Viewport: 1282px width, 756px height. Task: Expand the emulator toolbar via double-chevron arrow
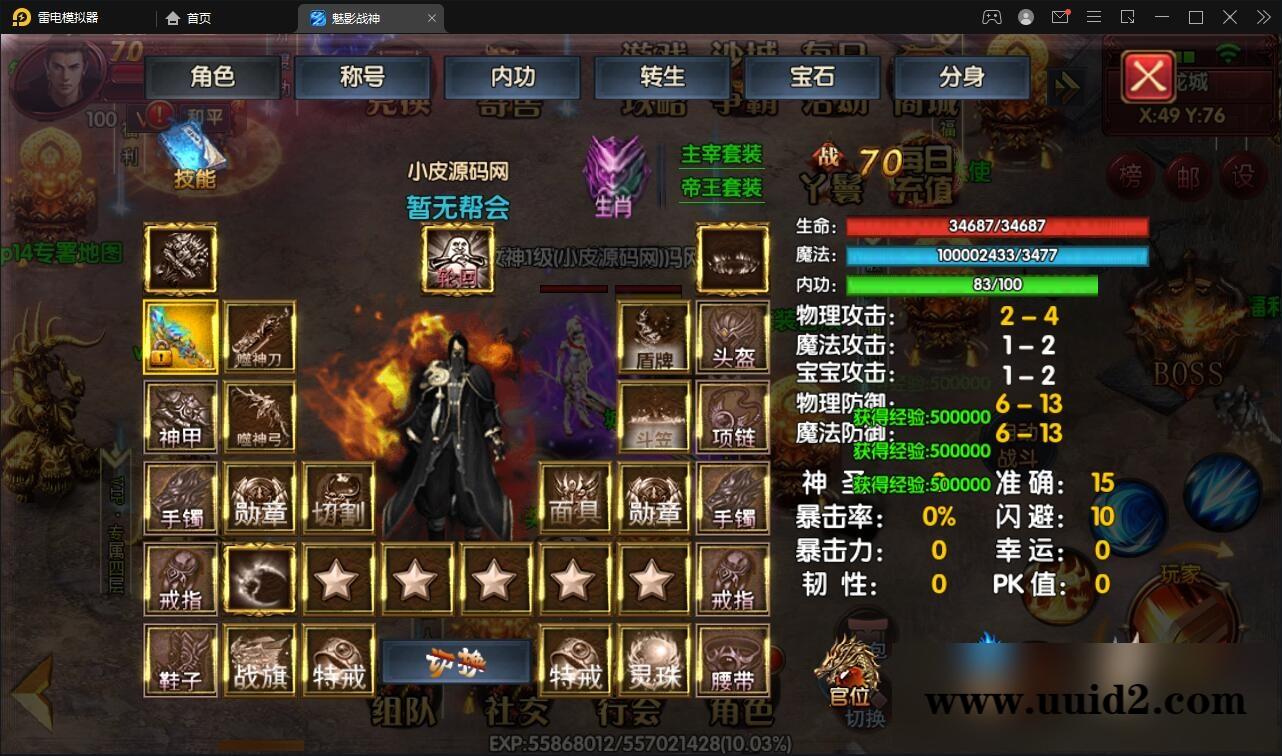point(1262,17)
